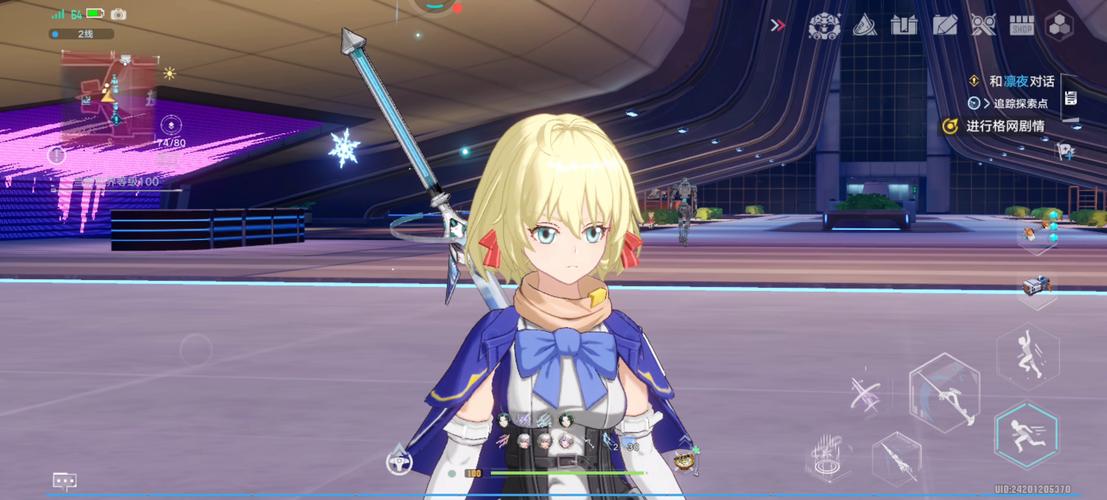This screenshot has height=500, width=1107.
Task: Open the hexagon cluster main menu
Action: pos(1059,26)
